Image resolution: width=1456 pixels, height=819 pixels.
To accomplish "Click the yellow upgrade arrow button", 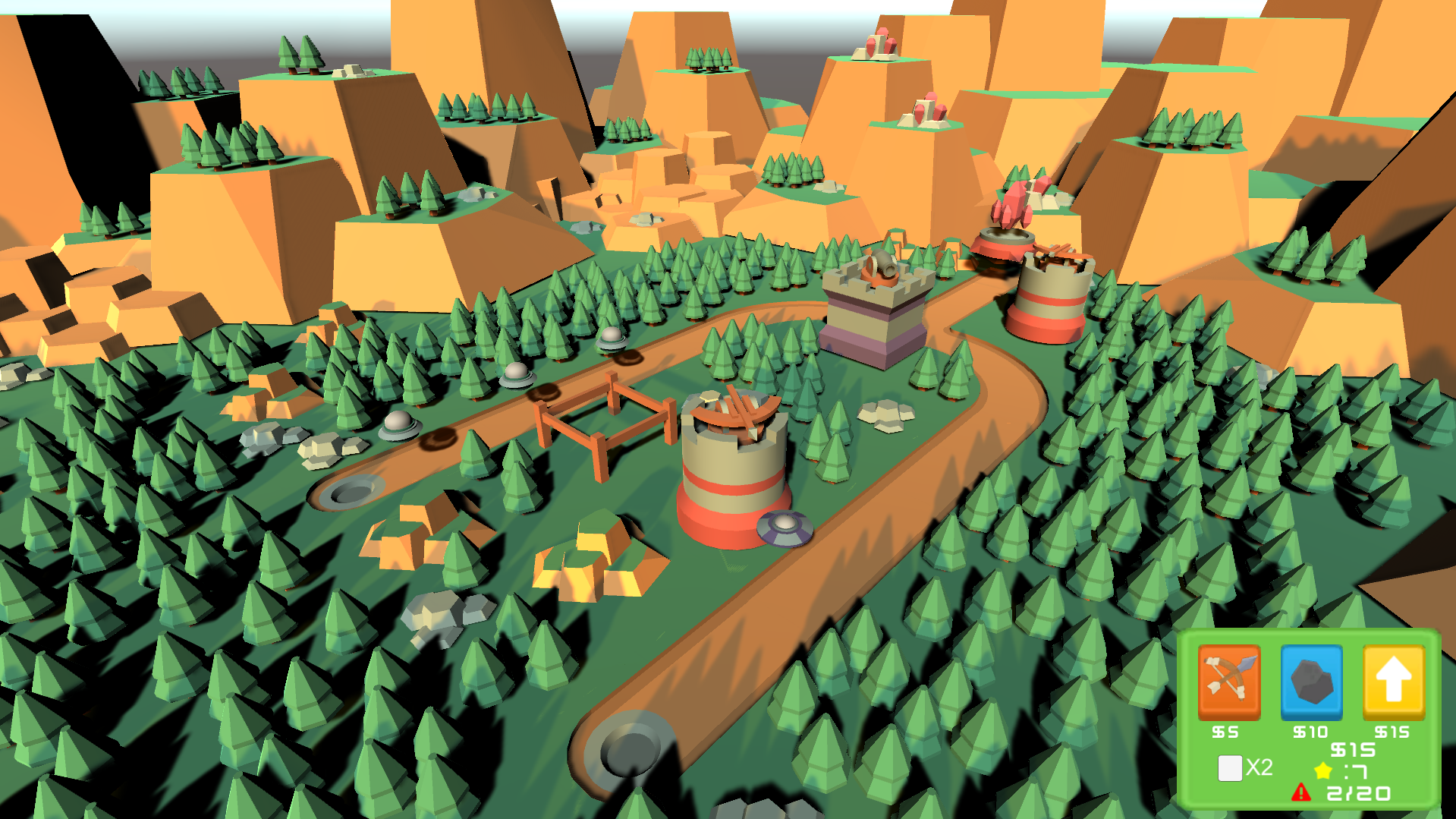I will point(1393,681).
